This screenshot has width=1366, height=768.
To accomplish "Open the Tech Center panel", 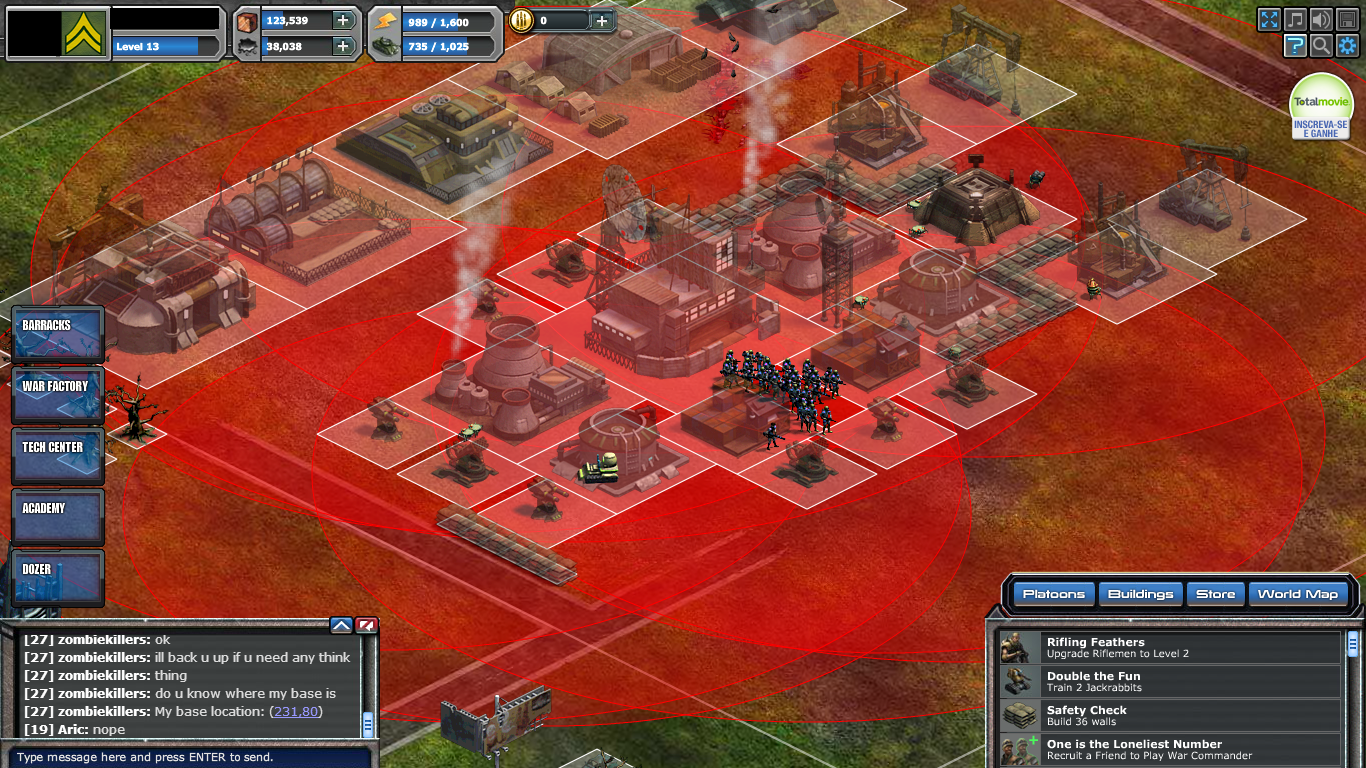I will [56, 453].
